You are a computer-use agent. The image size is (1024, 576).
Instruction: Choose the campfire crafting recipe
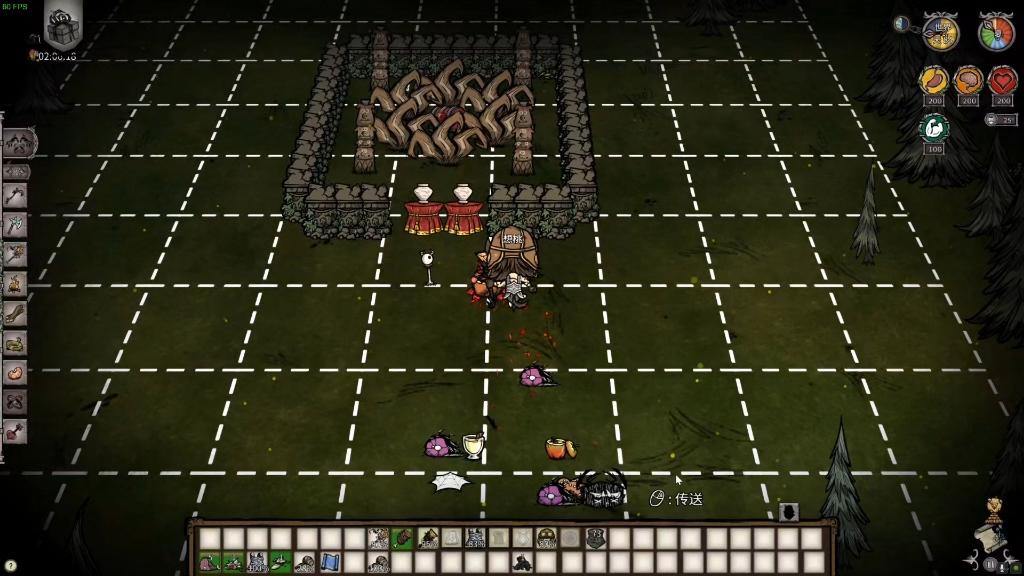click(x=15, y=285)
